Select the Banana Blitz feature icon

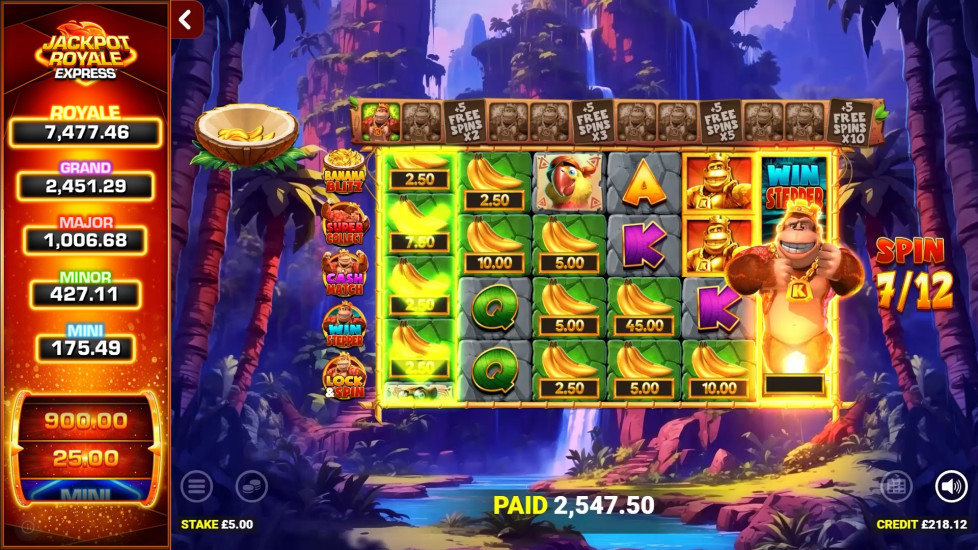(x=344, y=171)
